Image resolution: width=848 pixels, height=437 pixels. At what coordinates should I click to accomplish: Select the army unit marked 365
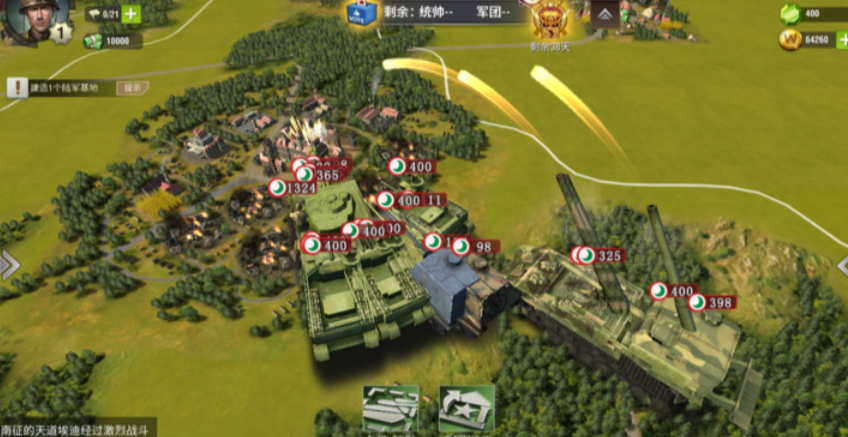click(x=319, y=175)
